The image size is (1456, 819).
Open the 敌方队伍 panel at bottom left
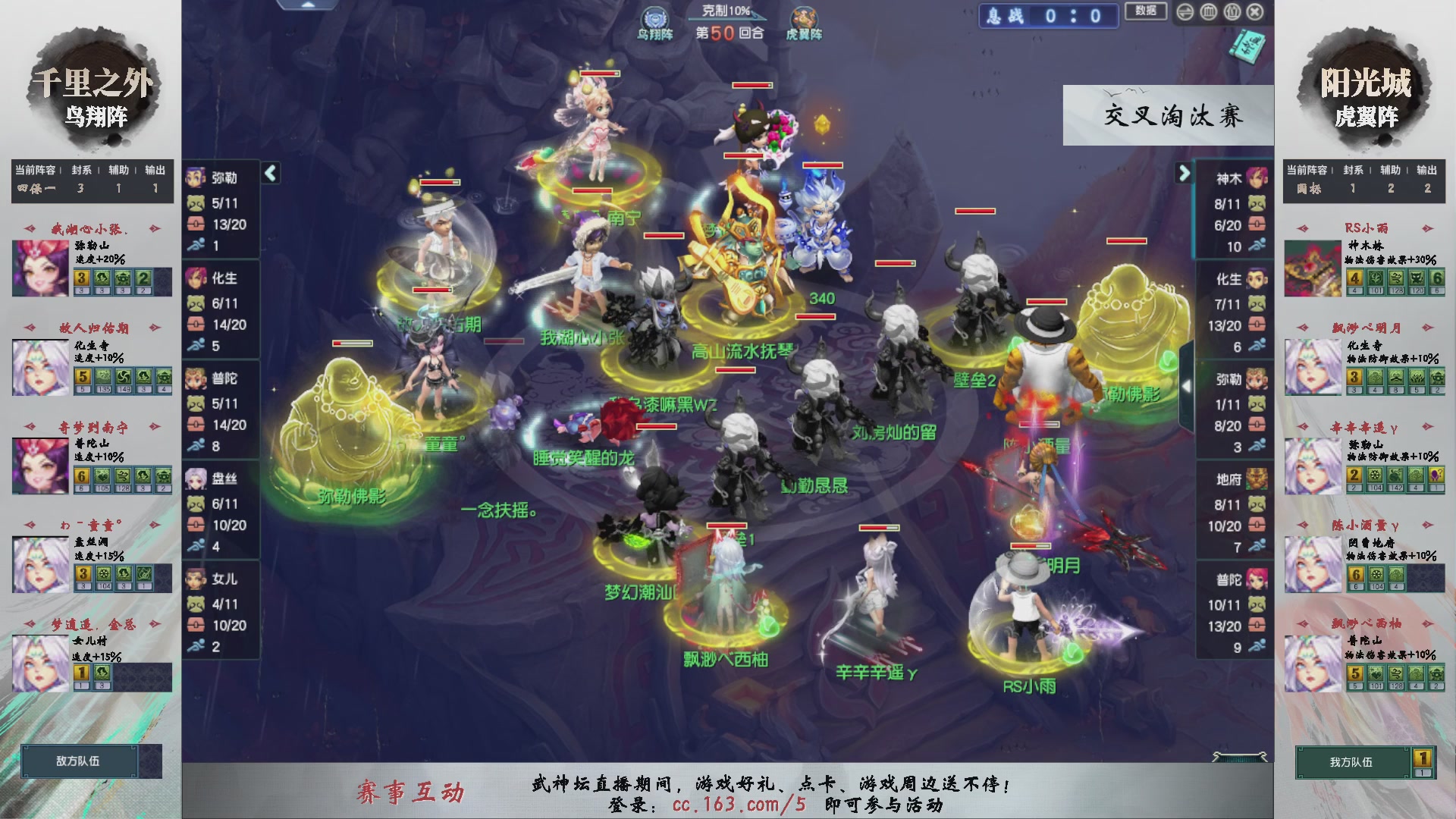(80, 760)
